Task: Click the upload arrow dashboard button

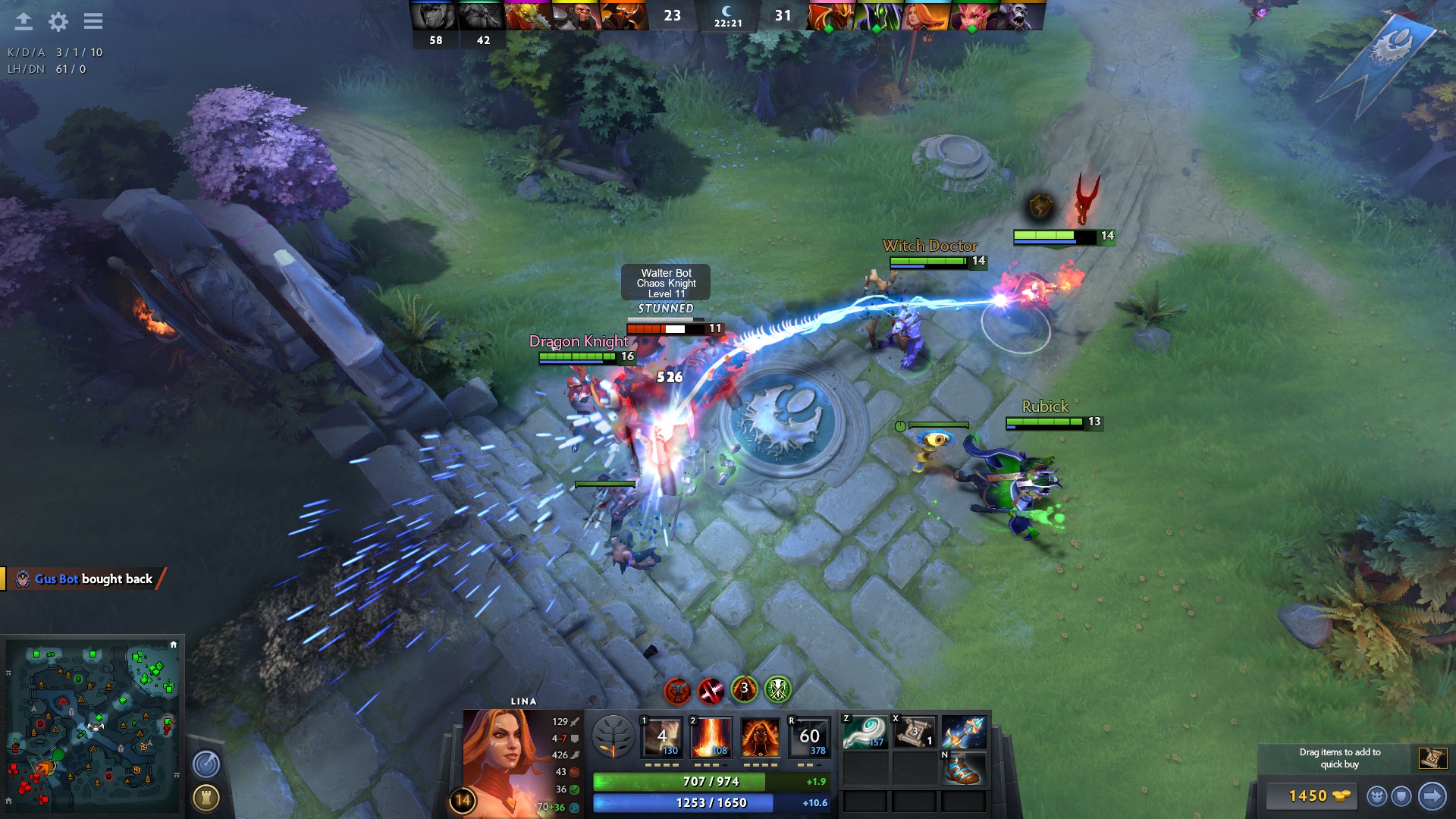Action: coord(24,21)
